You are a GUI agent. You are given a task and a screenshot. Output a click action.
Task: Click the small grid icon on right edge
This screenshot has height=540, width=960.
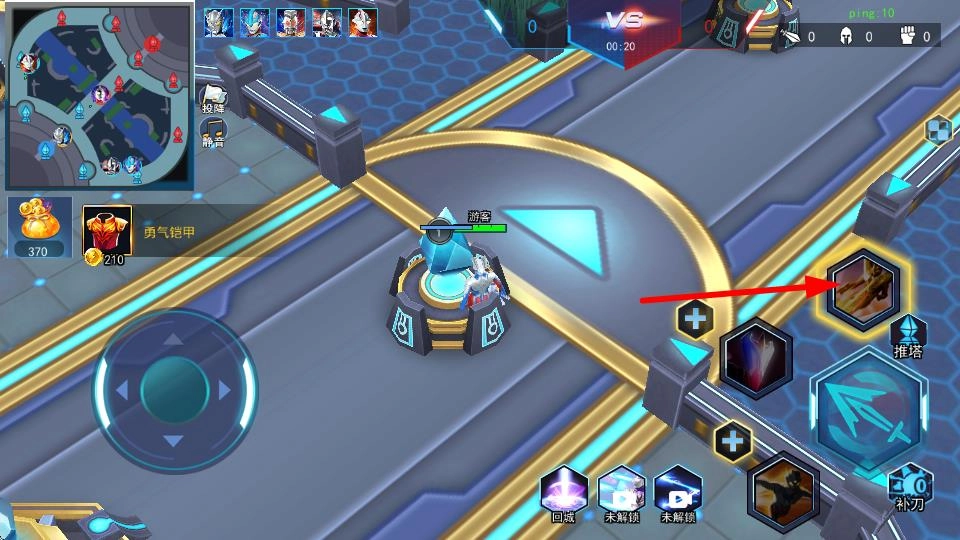tap(938, 131)
